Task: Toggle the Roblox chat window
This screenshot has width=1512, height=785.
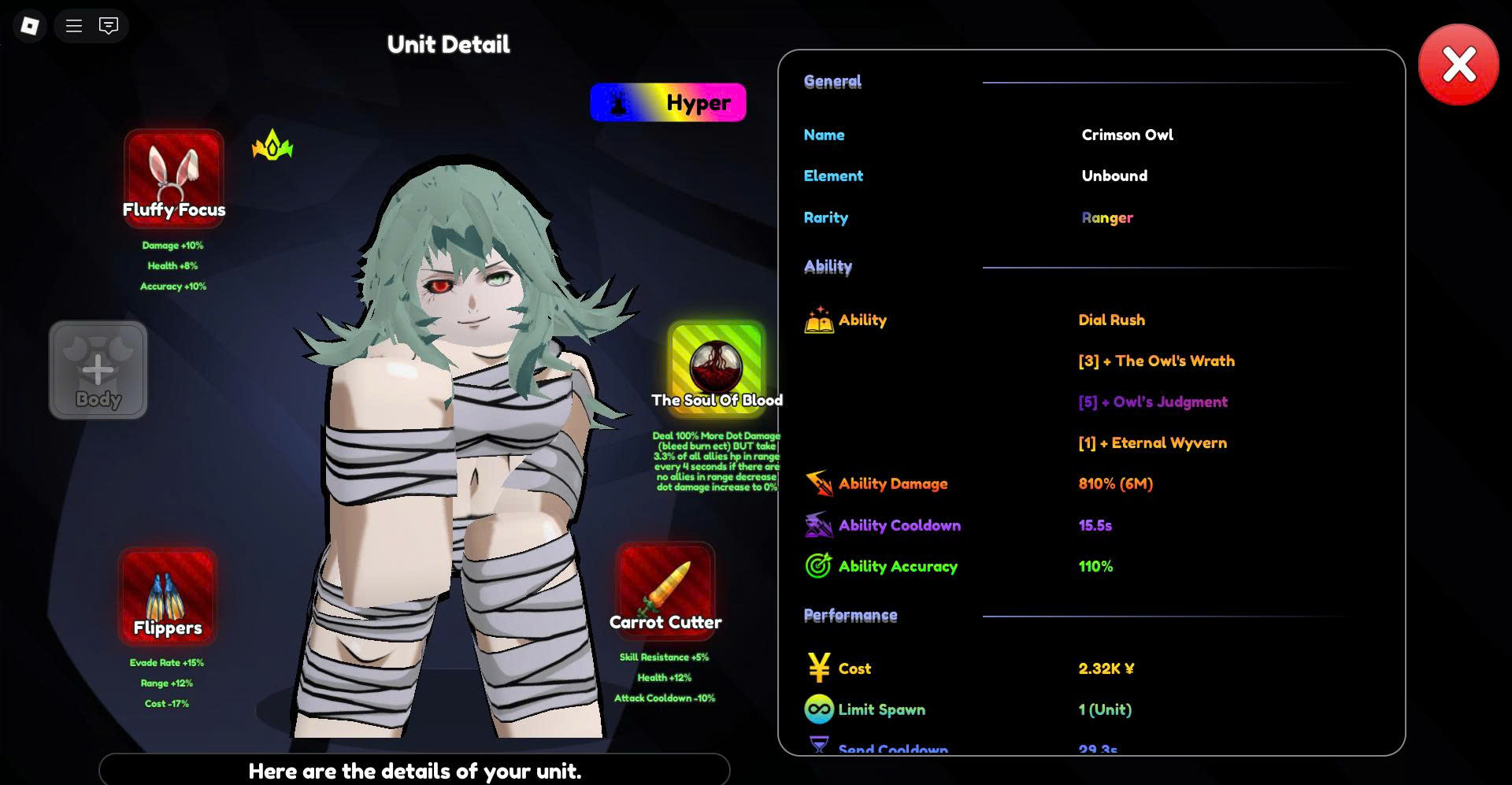Action: point(109,26)
